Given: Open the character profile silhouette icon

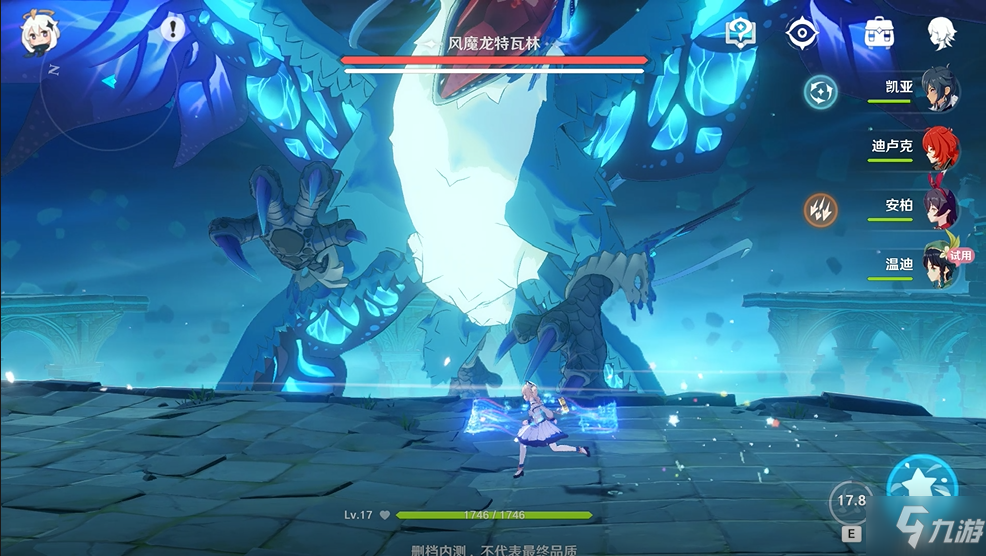Looking at the screenshot, I should click(x=941, y=33).
